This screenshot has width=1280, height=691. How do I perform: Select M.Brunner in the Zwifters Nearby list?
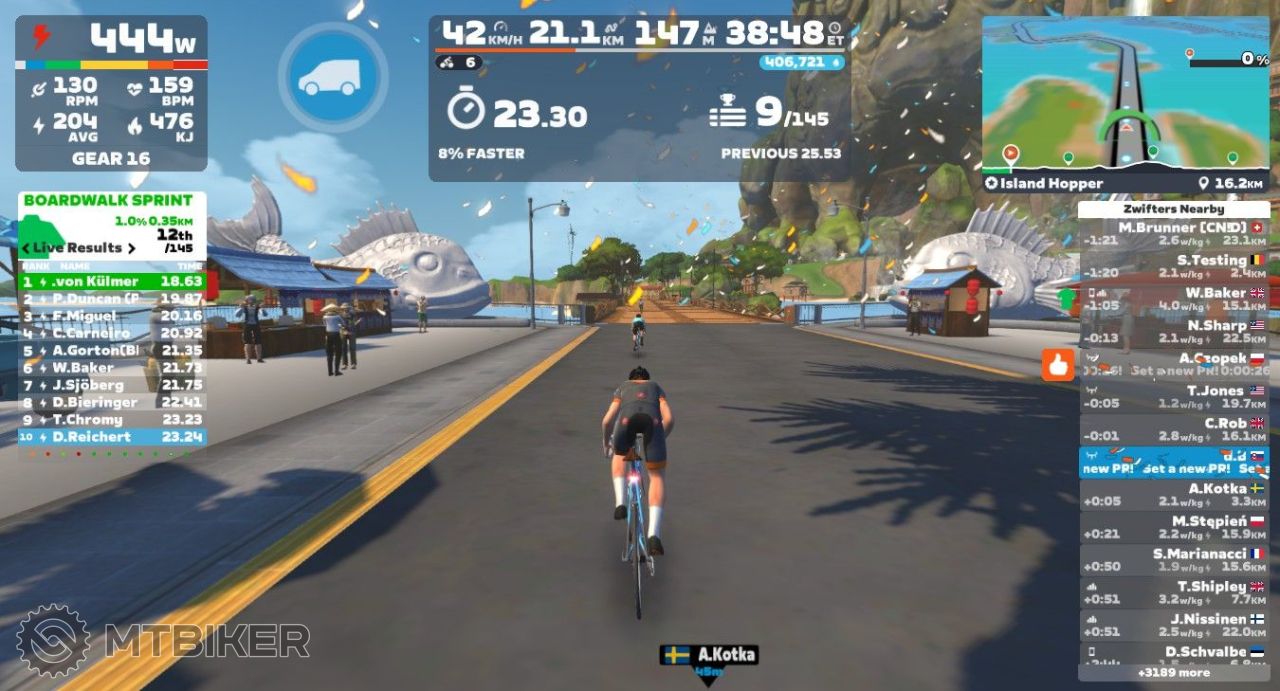[x=1173, y=233]
